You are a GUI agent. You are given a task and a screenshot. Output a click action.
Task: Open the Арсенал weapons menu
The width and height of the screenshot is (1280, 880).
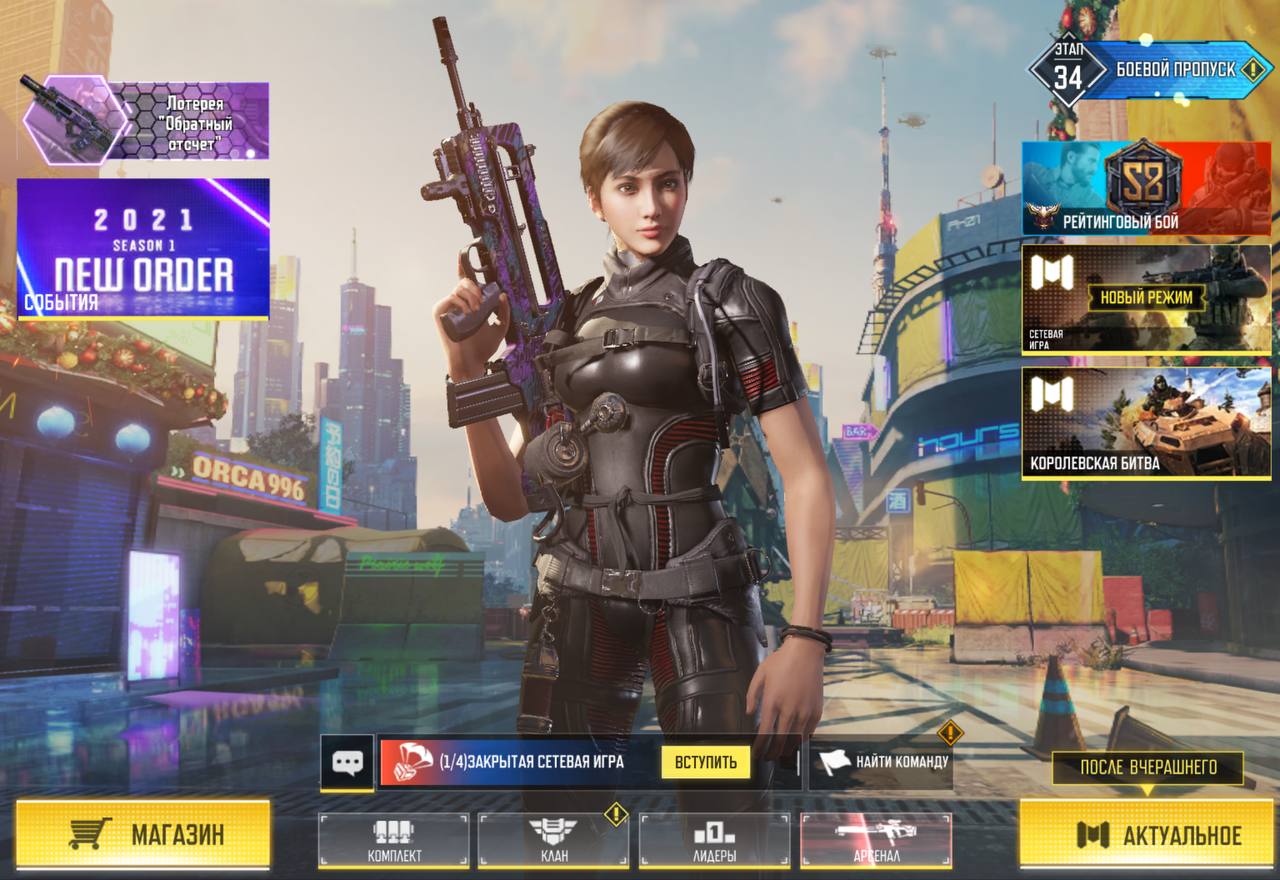[x=875, y=840]
